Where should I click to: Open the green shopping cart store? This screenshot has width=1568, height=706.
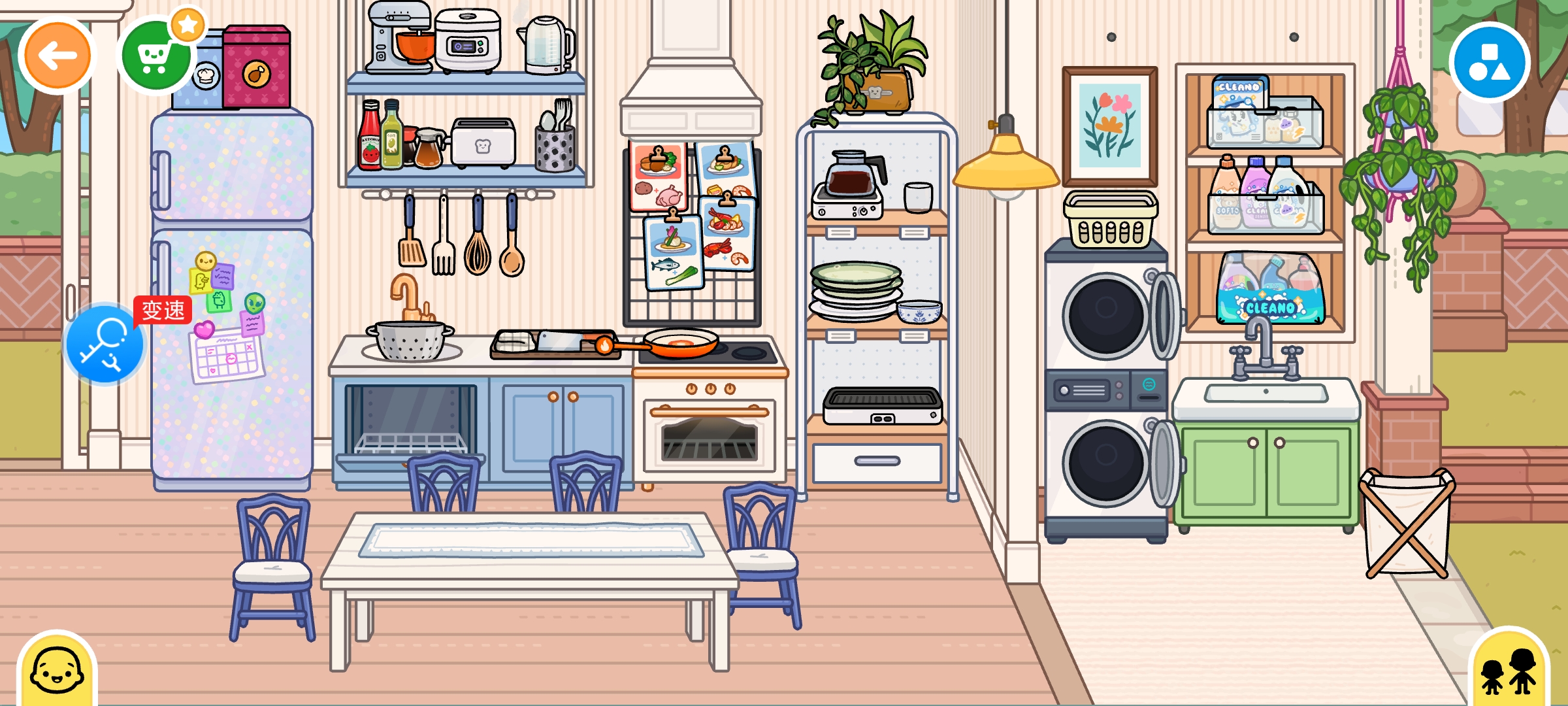(x=155, y=56)
